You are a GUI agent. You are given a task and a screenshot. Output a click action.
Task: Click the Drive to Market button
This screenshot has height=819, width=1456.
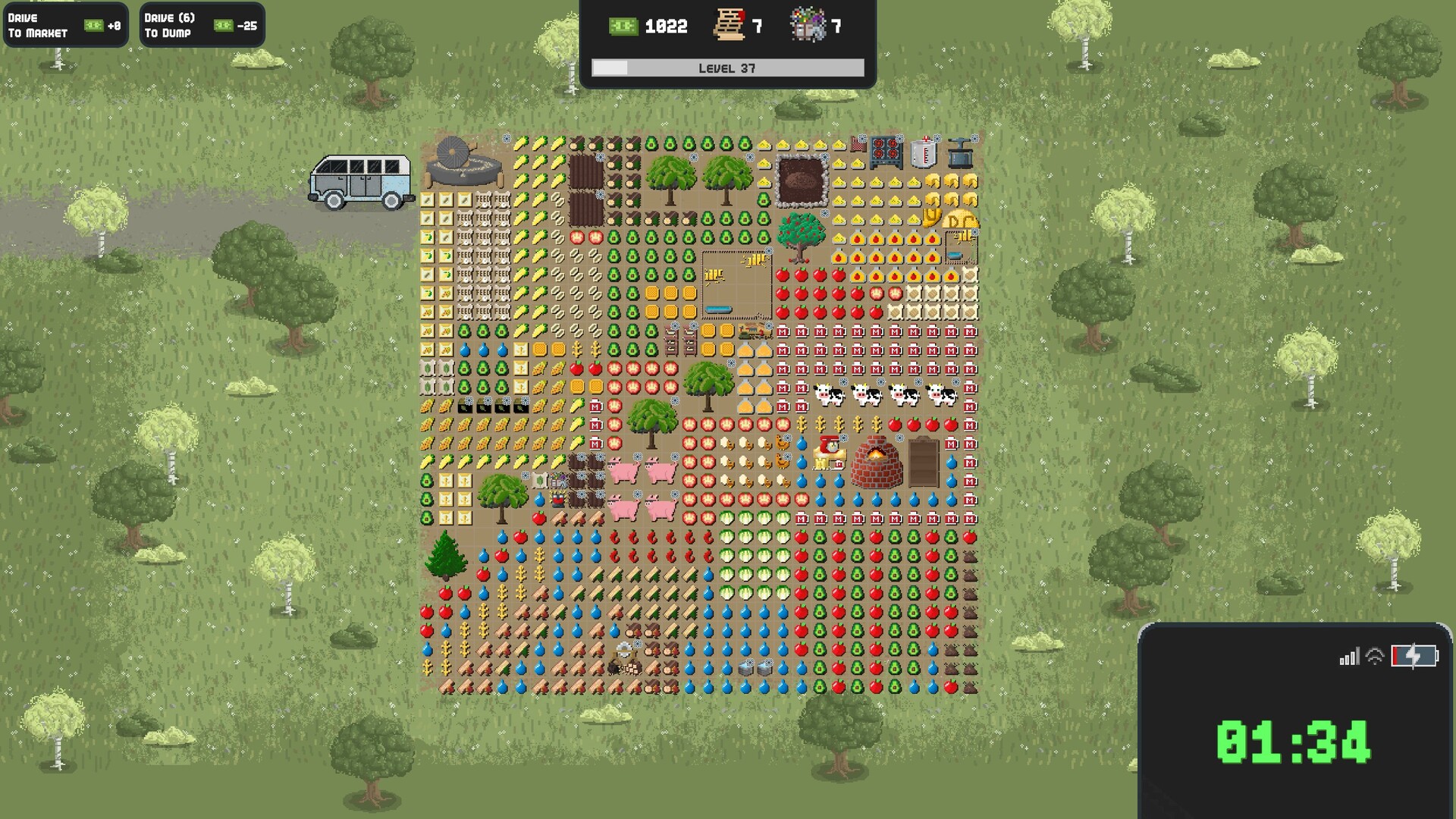click(x=65, y=26)
